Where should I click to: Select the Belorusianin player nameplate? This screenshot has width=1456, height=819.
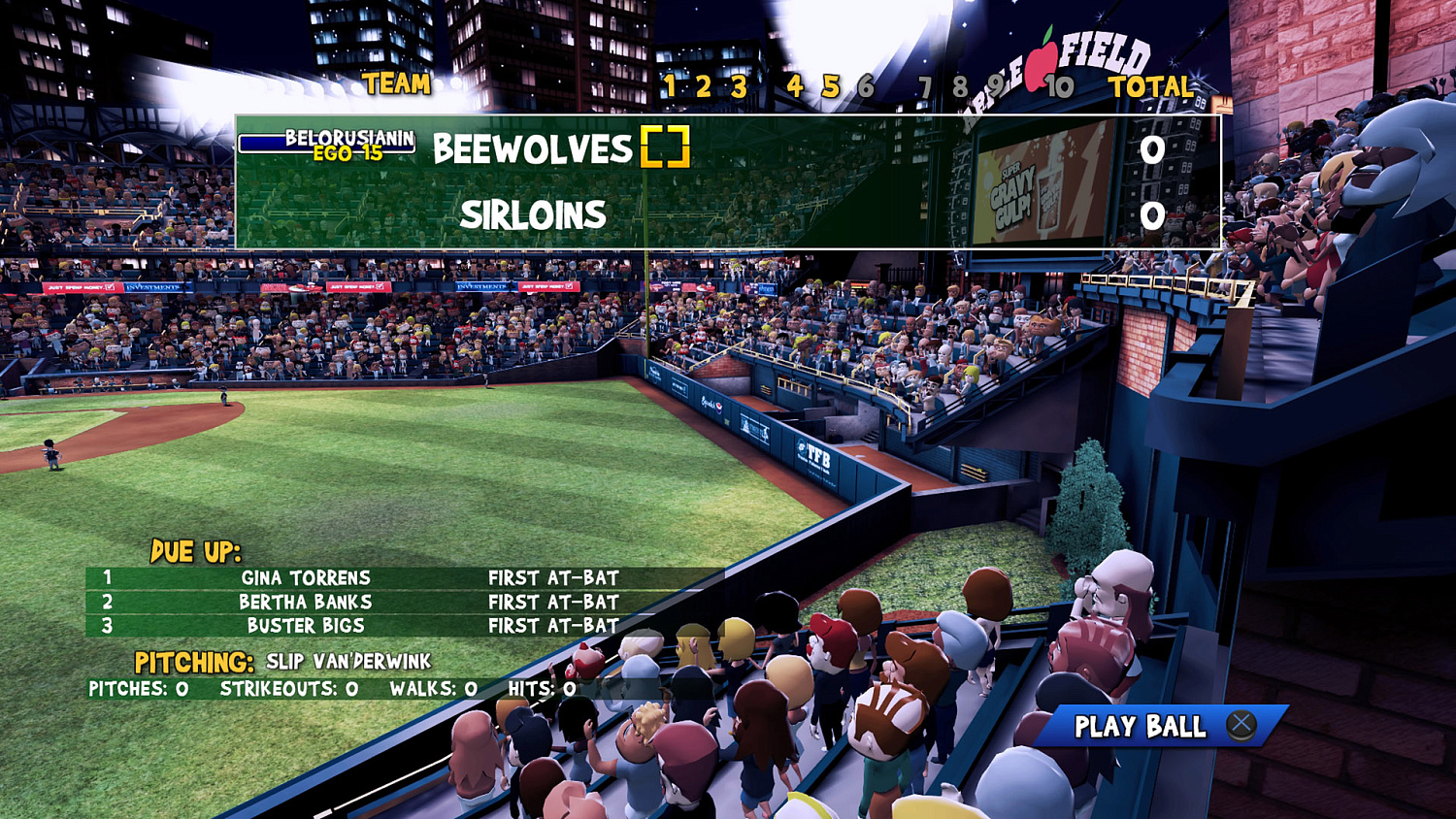point(349,140)
